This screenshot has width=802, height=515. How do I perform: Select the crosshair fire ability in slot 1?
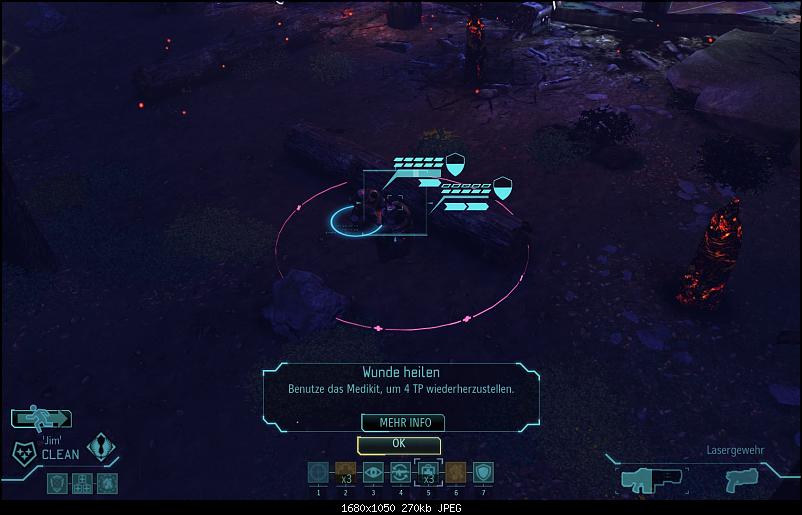(317, 472)
